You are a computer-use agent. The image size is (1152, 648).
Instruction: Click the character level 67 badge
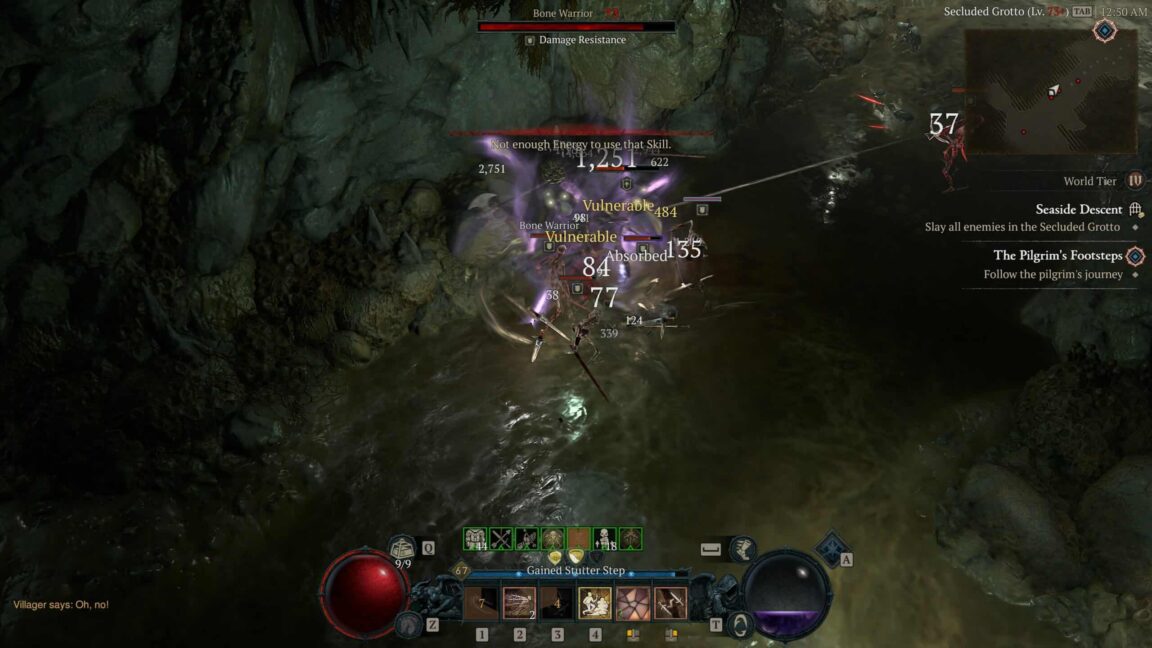pos(461,571)
